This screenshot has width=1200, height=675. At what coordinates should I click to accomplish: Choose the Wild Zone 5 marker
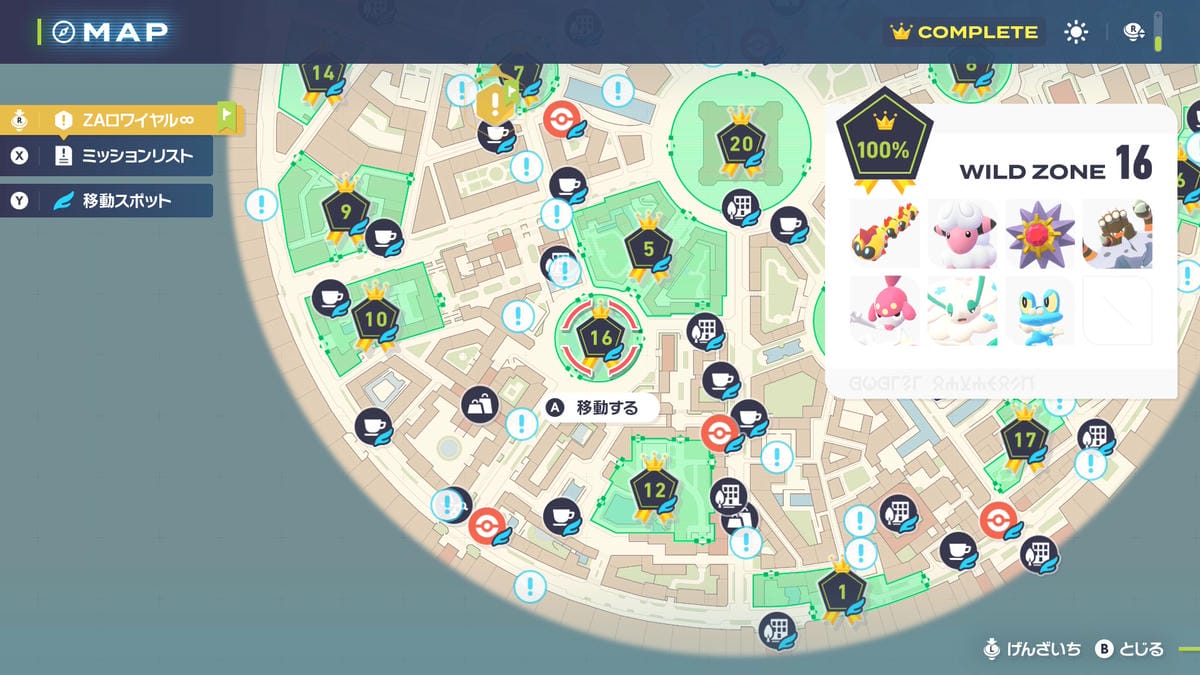[647, 249]
